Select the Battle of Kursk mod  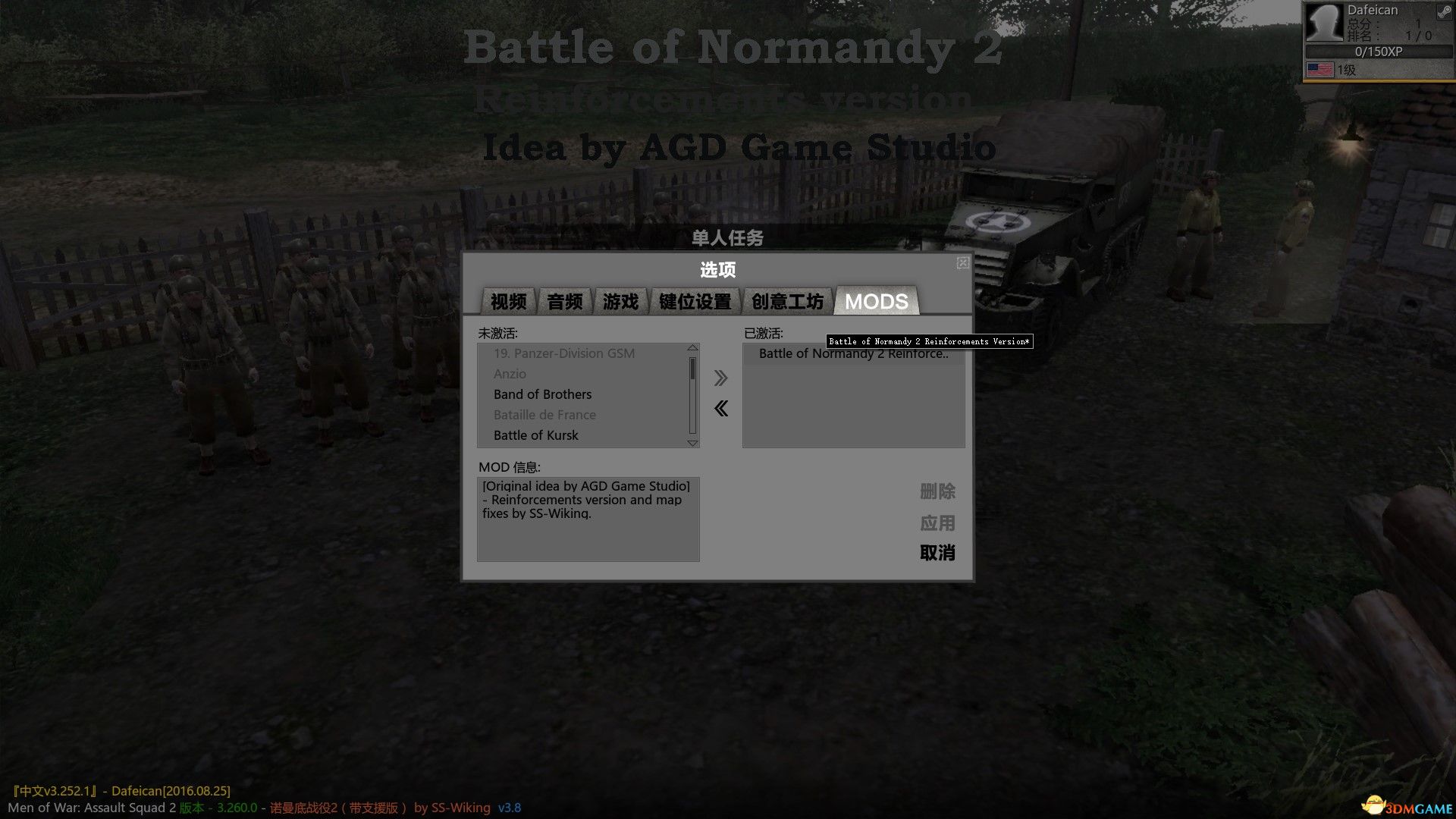coord(535,435)
